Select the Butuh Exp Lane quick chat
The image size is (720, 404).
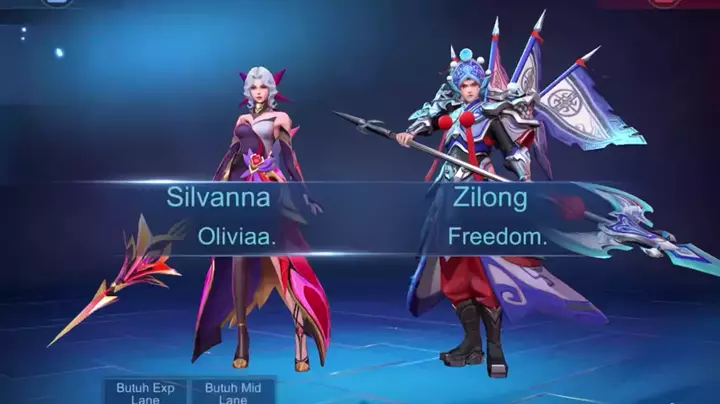(145, 391)
